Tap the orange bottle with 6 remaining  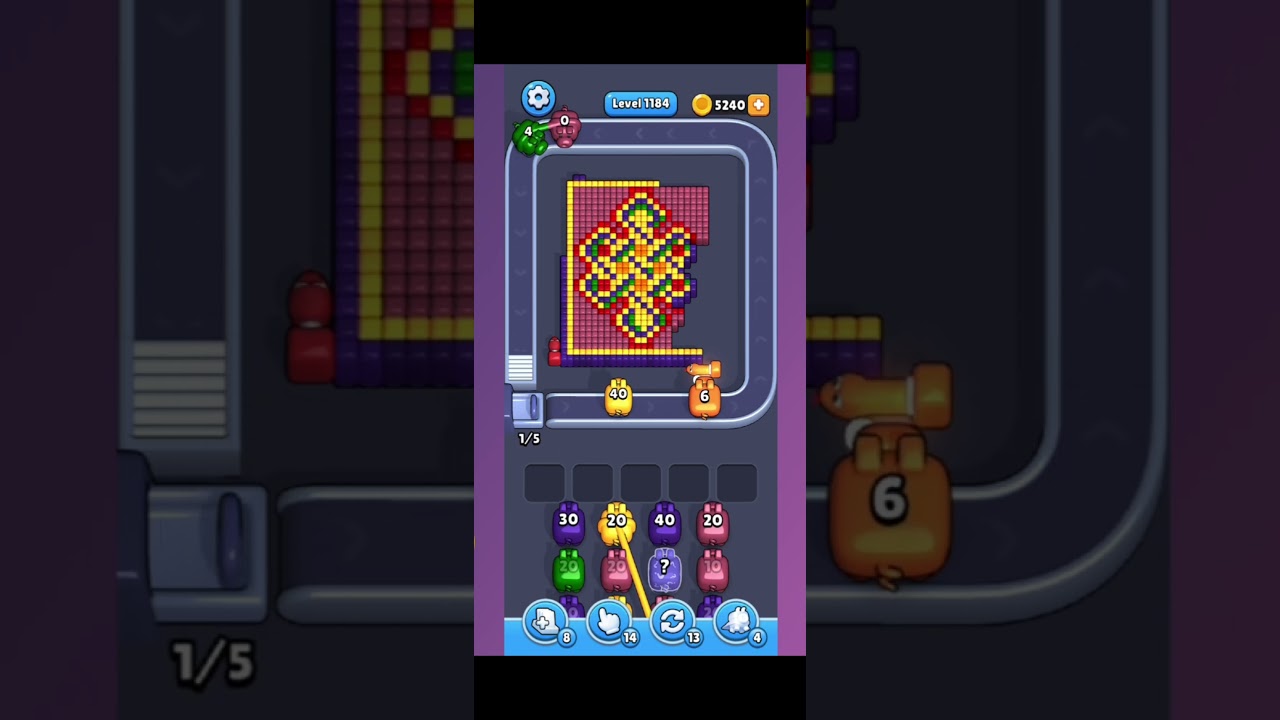(706, 398)
